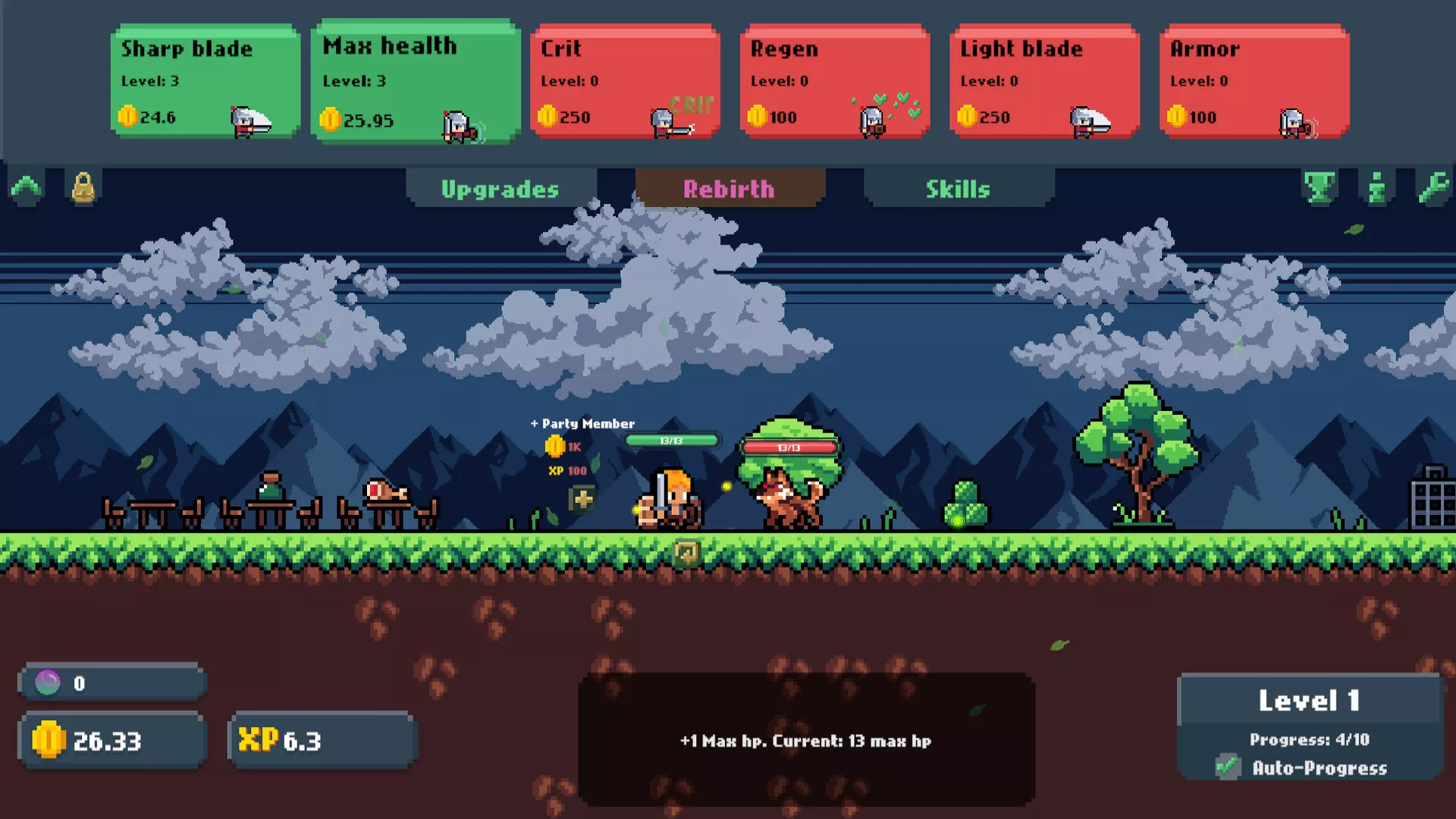1456x819 pixels.
Task: Open settings with the wrench icon
Action: tap(1433, 187)
